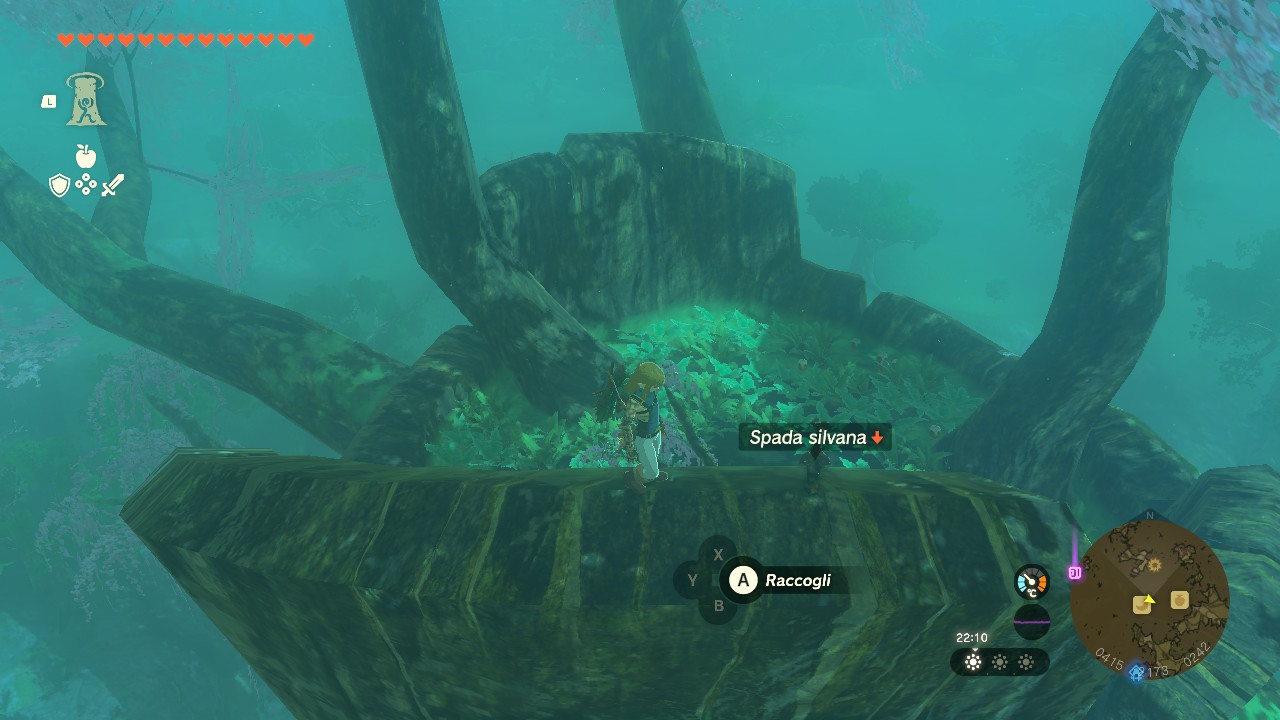
Task: Click the pink marker on the minimap edge
Action: [x=1075, y=573]
